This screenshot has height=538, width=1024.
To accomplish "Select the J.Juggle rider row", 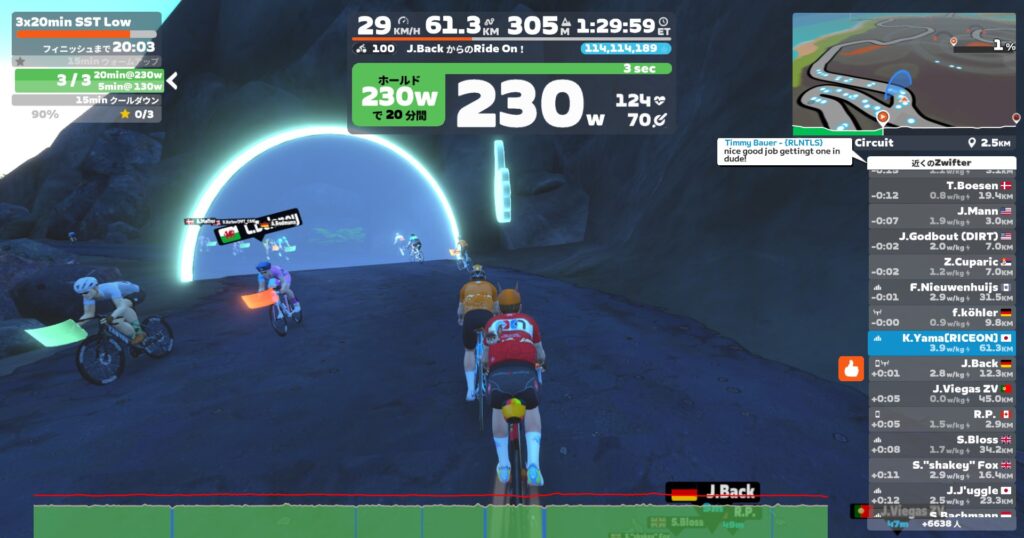I will pos(941,494).
